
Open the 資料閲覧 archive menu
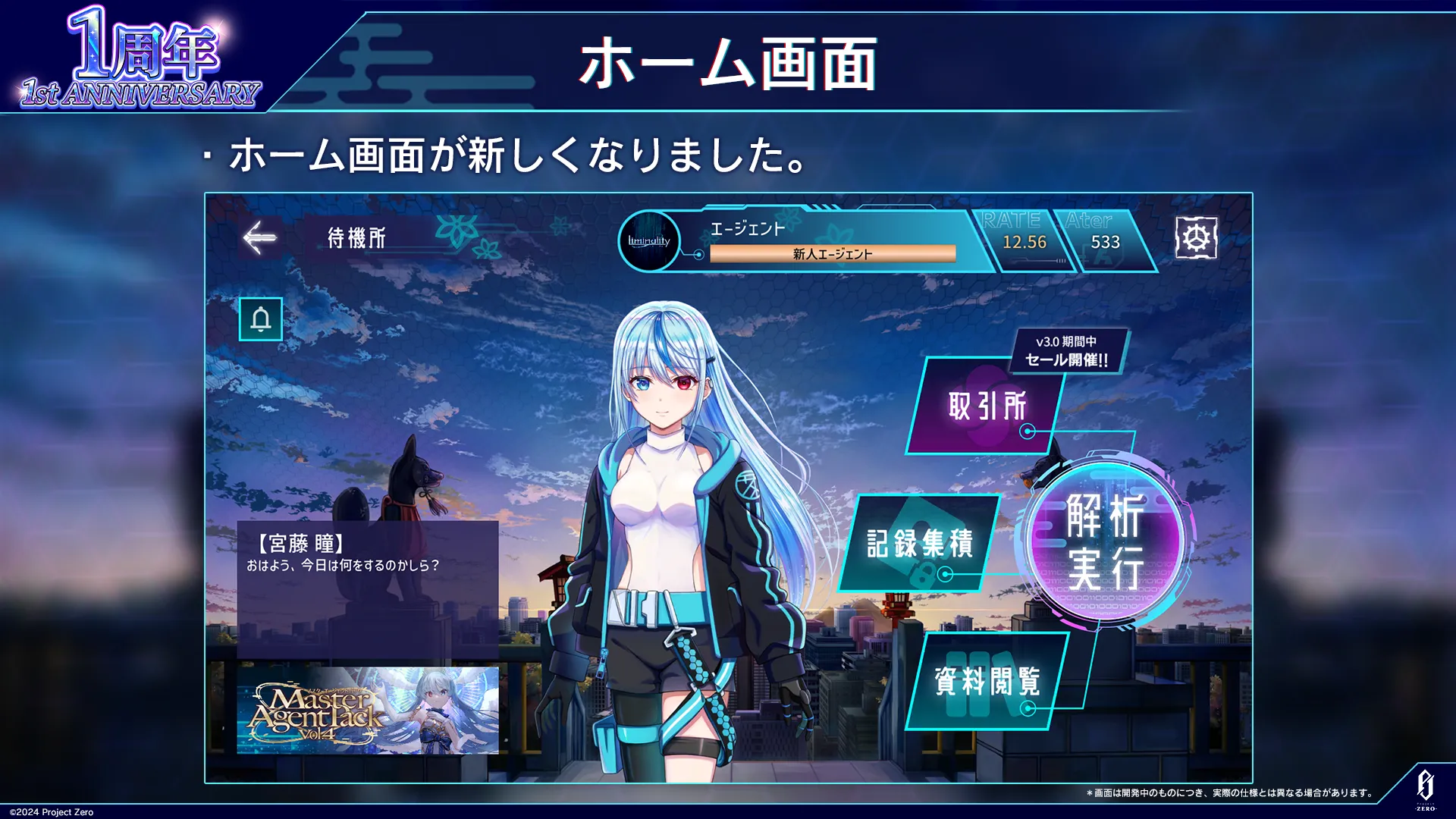pos(986,681)
